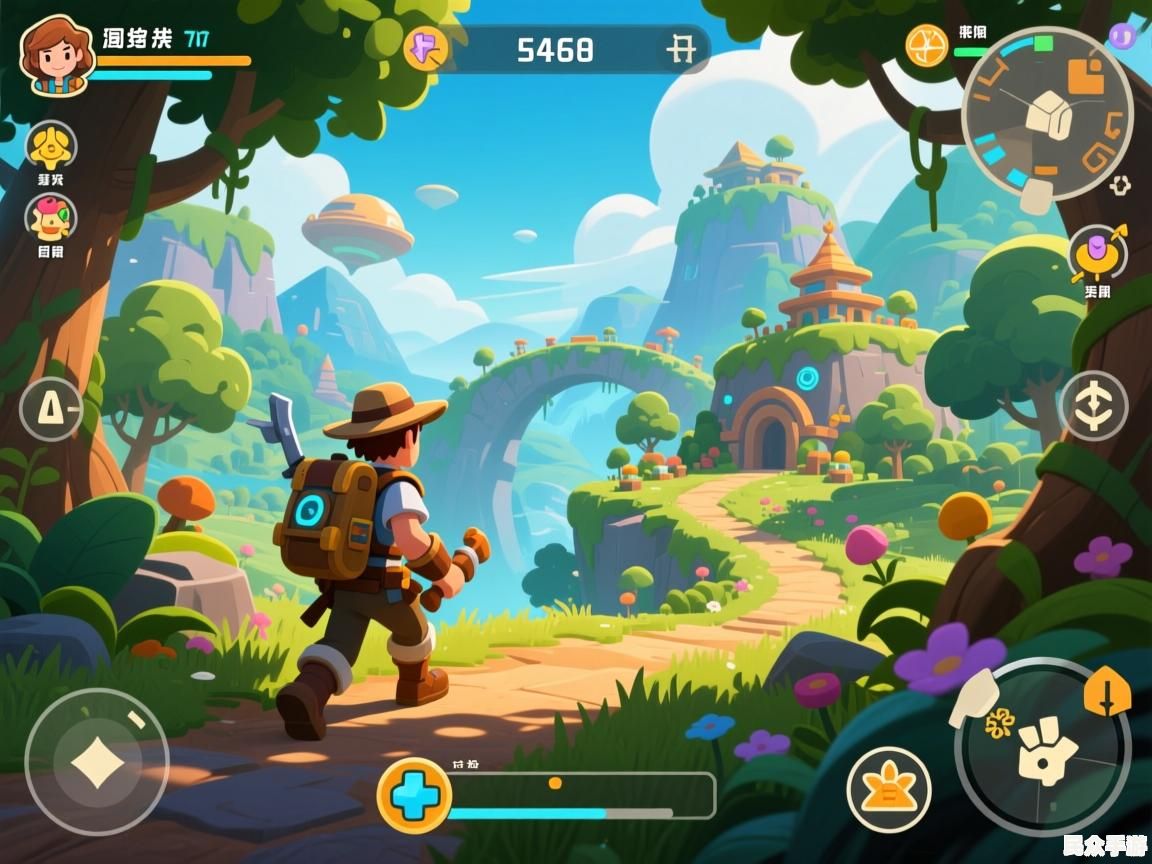Viewport: 1152px width, 864px height.
Task: Click the small gear under minimap
Action: (x=1121, y=185)
